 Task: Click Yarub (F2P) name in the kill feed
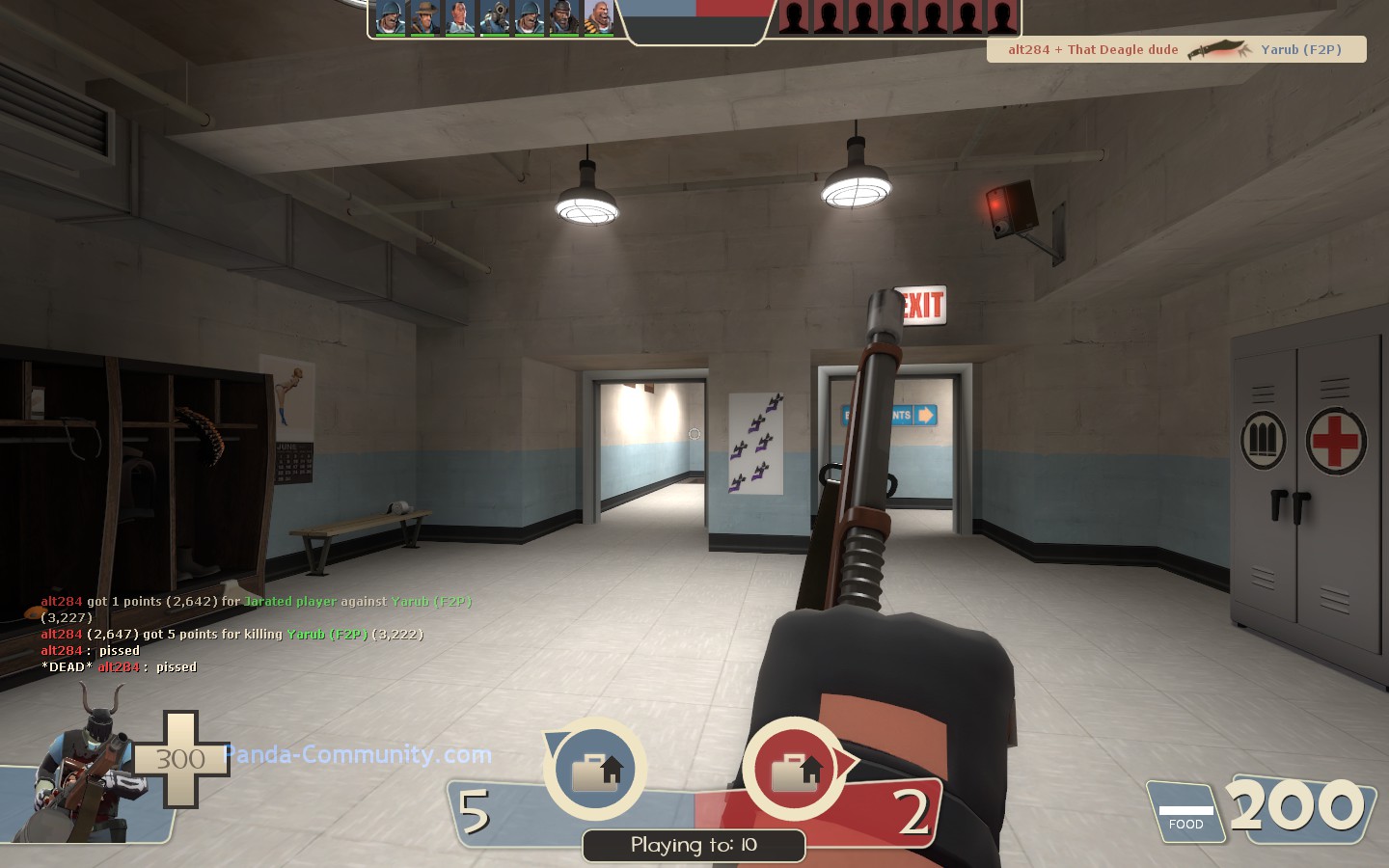coord(1300,49)
